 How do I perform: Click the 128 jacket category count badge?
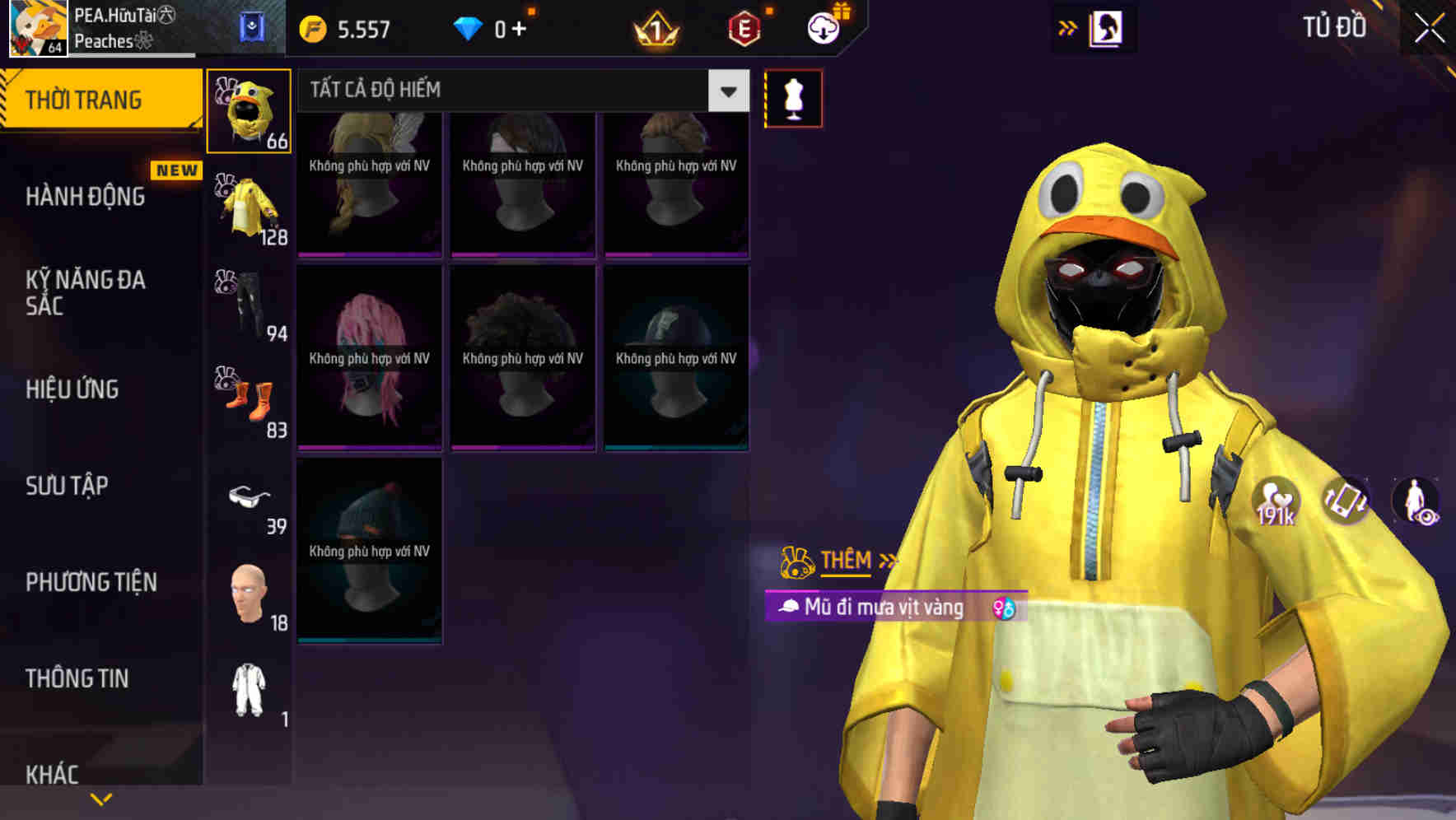click(x=276, y=240)
